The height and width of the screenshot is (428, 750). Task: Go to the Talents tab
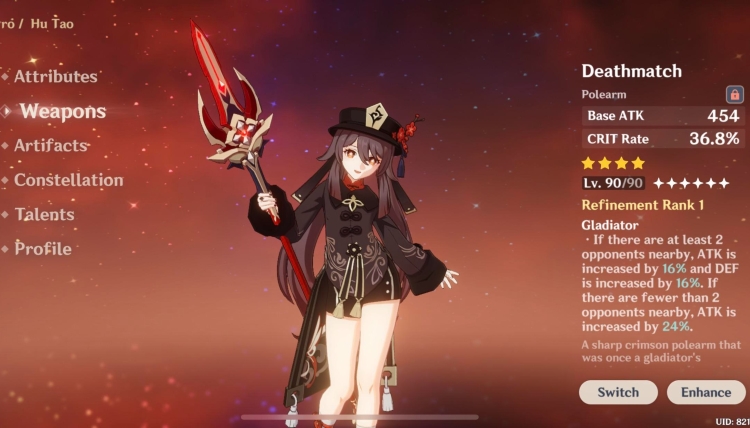44,215
